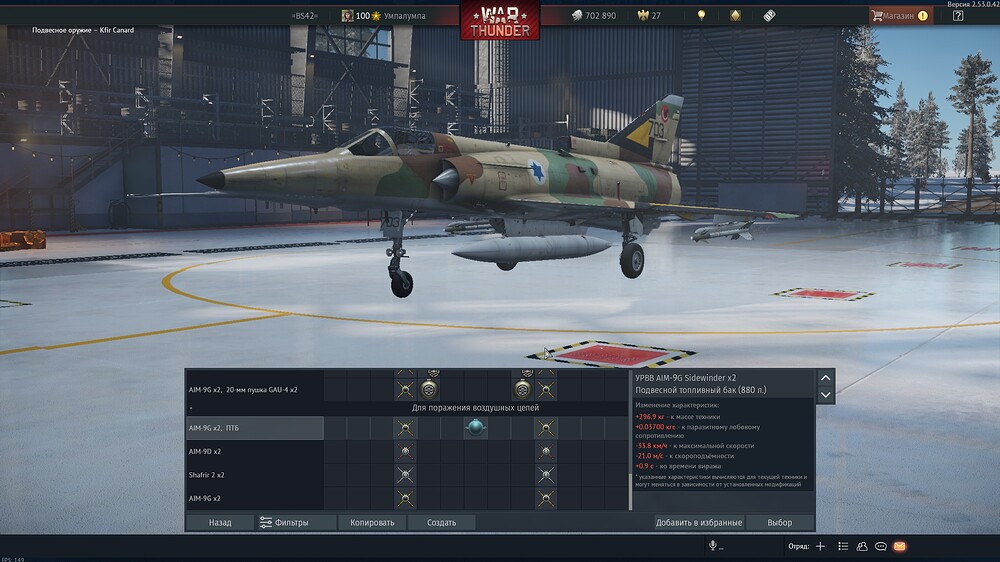Open the chat speech bubble icon
The image size is (1000, 562).
880,546
